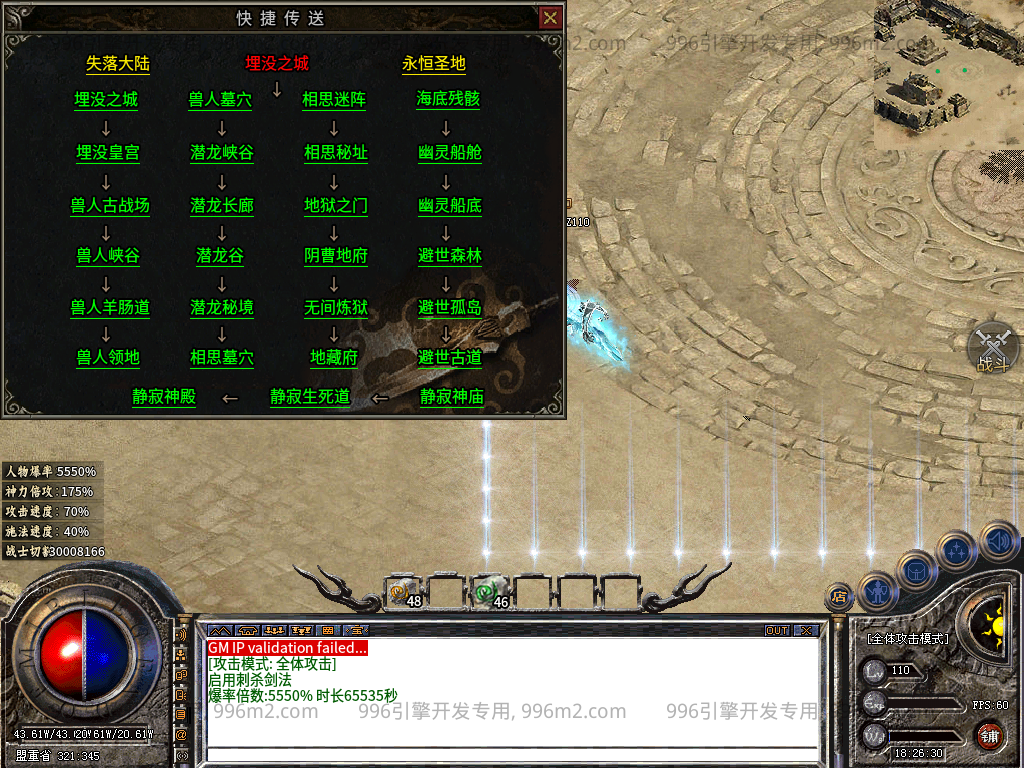Open the red 铺 stall button
Viewport: 1024px width, 768px height.
click(989, 738)
